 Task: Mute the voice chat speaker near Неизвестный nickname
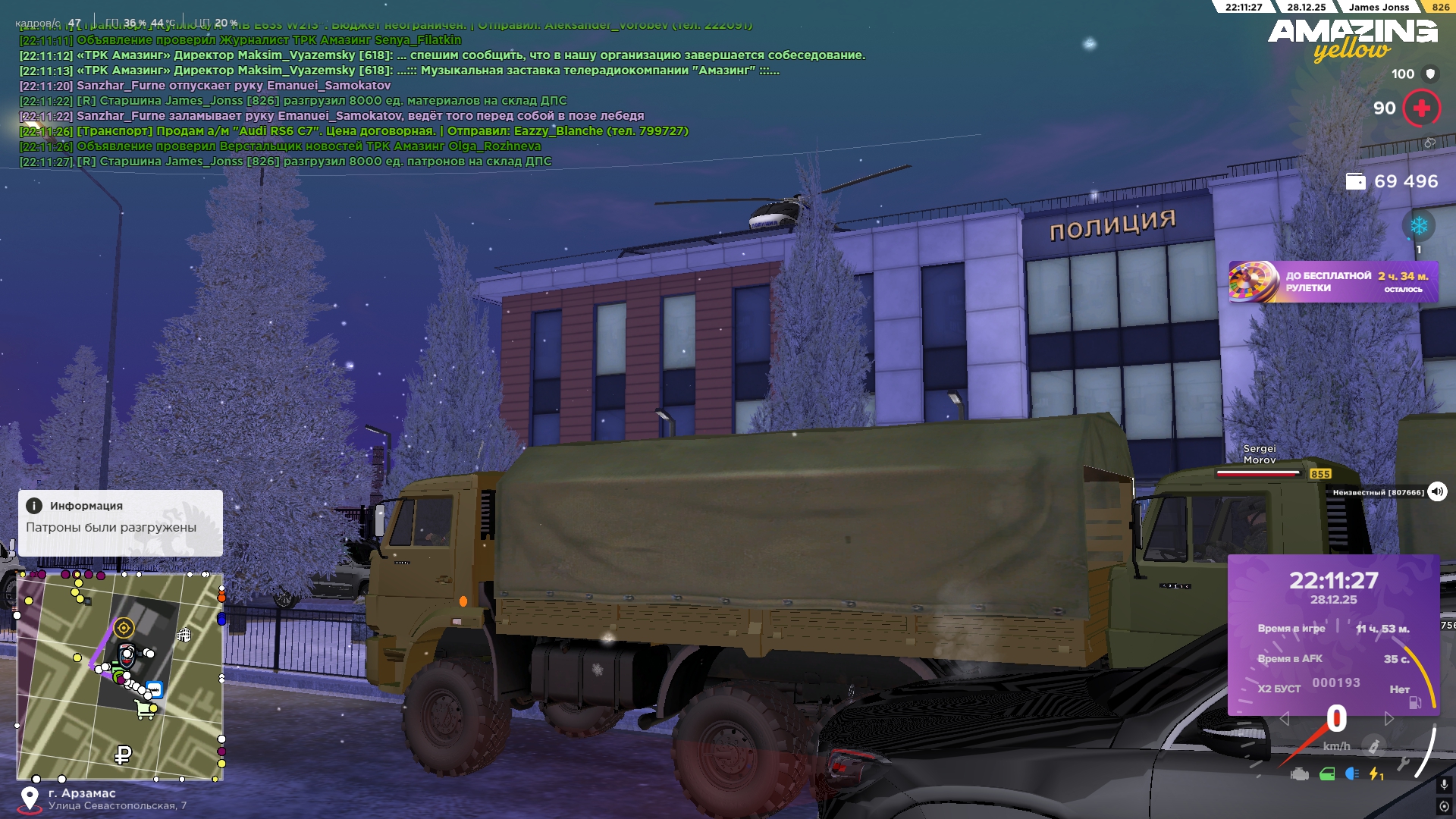point(1436,491)
